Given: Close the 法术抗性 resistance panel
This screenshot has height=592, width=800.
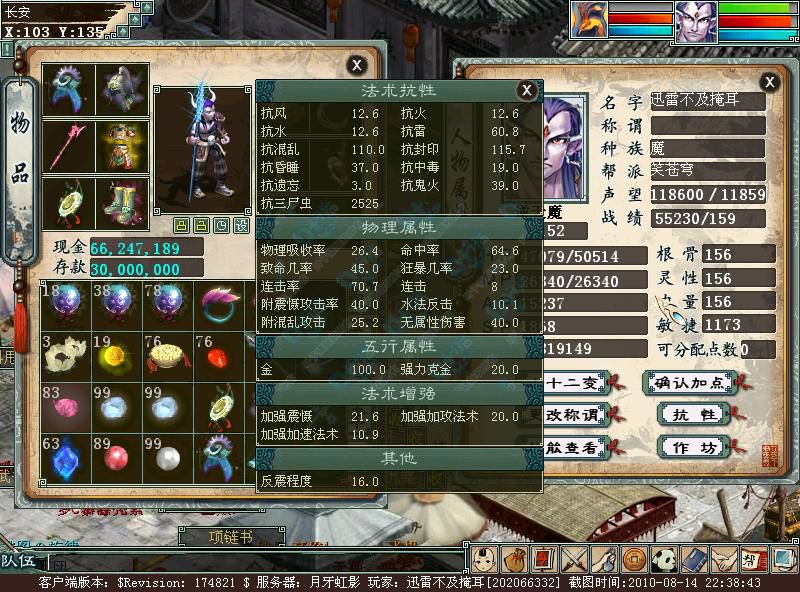Looking at the screenshot, I should tap(526, 91).
